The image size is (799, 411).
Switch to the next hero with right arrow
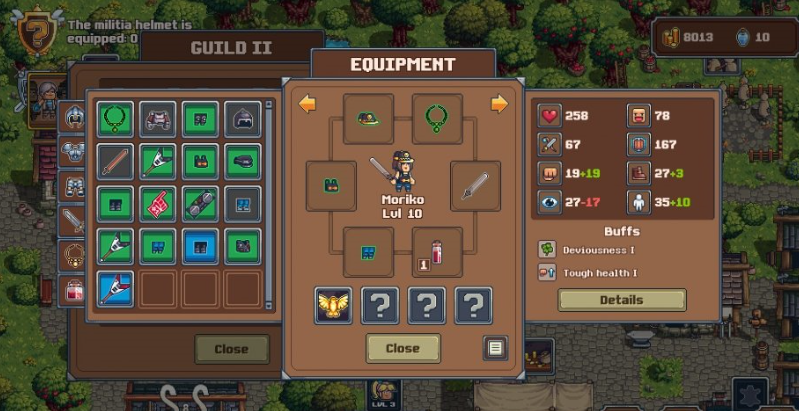pyautogui.click(x=499, y=104)
